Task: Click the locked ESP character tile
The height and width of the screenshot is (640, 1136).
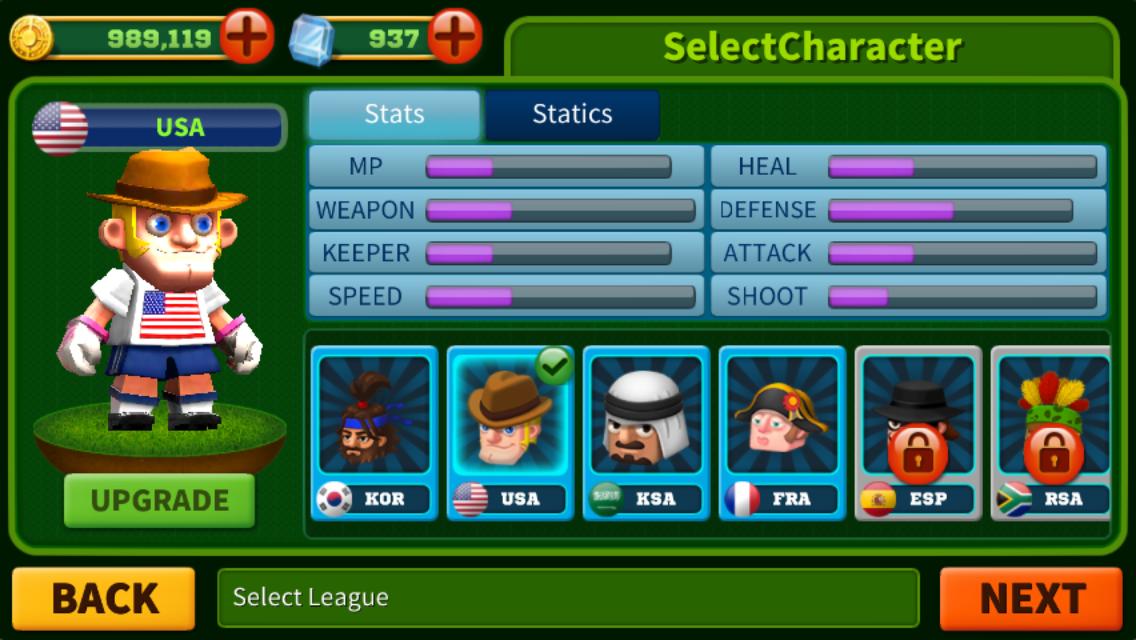Action: coord(918,432)
